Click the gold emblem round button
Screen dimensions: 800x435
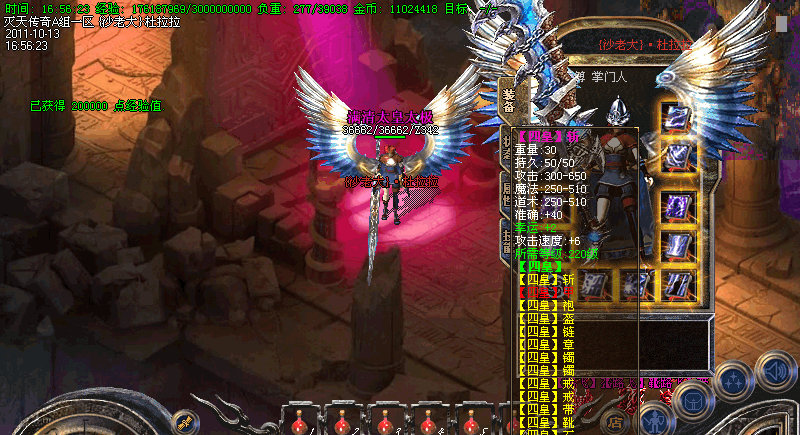tap(184, 421)
